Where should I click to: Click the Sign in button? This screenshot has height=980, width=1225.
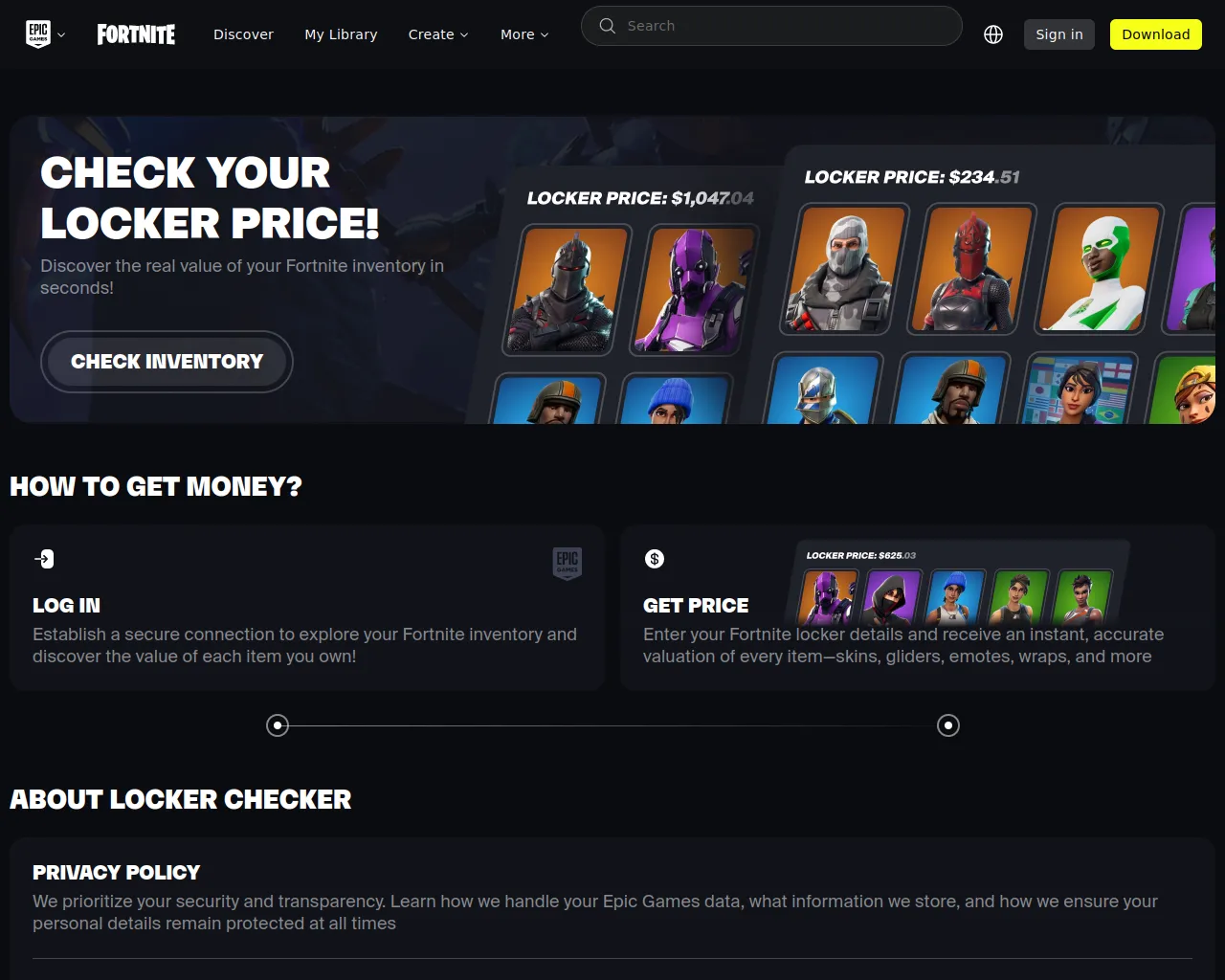pyautogui.click(x=1058, y=34)
